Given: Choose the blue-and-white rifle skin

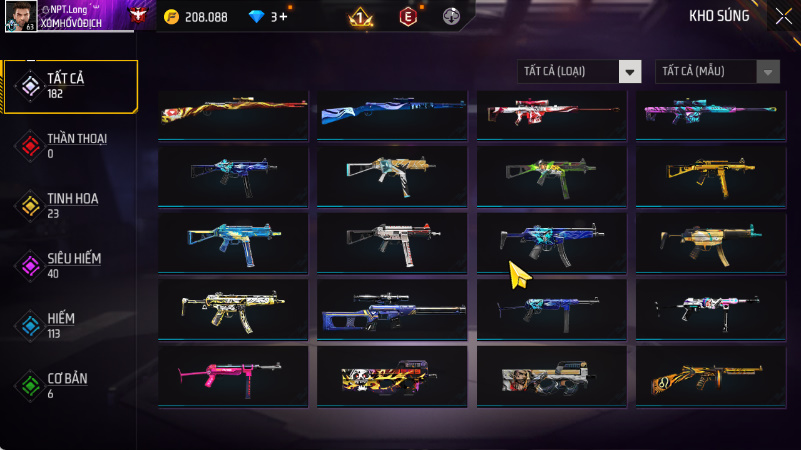Looking at the screenshot, I should pyautogui.click(x=392, y=114).
